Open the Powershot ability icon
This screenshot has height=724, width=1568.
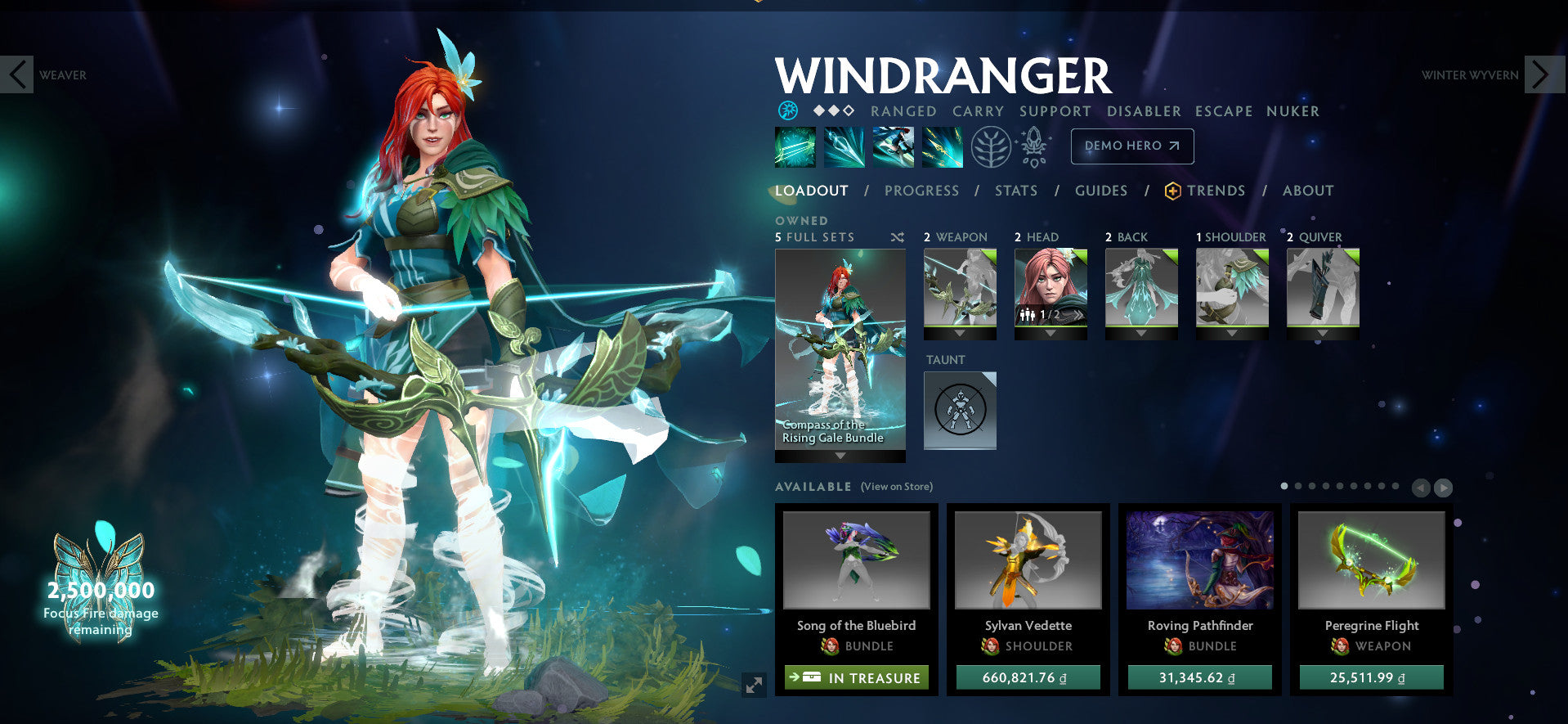(x=844, y=149)
